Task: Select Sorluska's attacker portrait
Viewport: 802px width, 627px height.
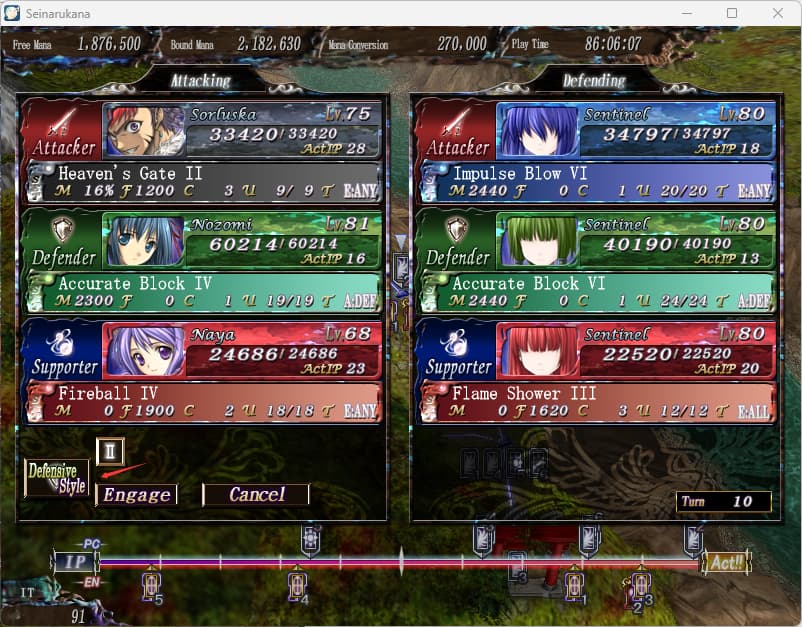Action: [x=144, y=131]
